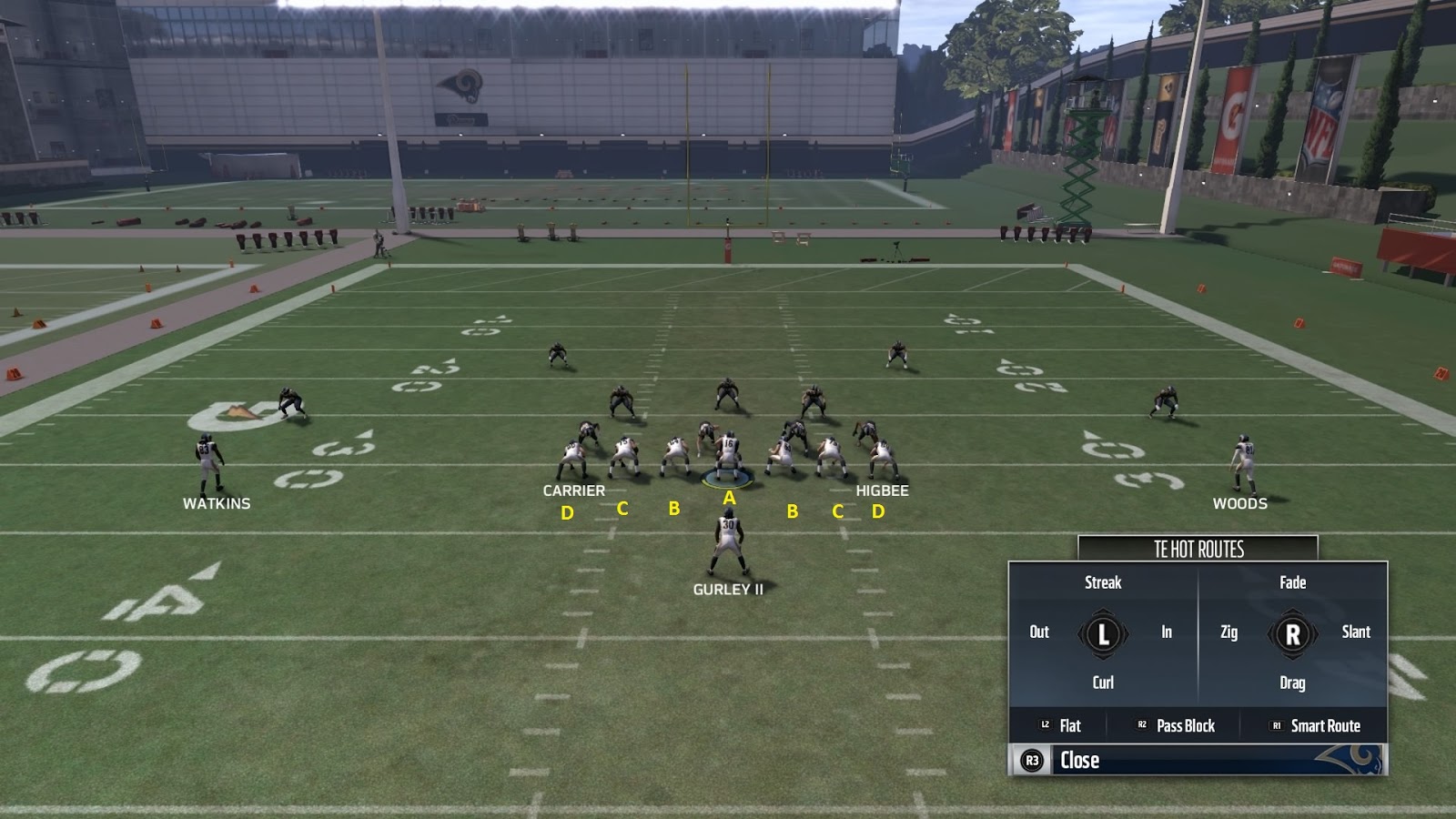Viewport: 1456px width, 819px height.
Task: Select the Fade hot route
Action: [x=1293, y=582]
